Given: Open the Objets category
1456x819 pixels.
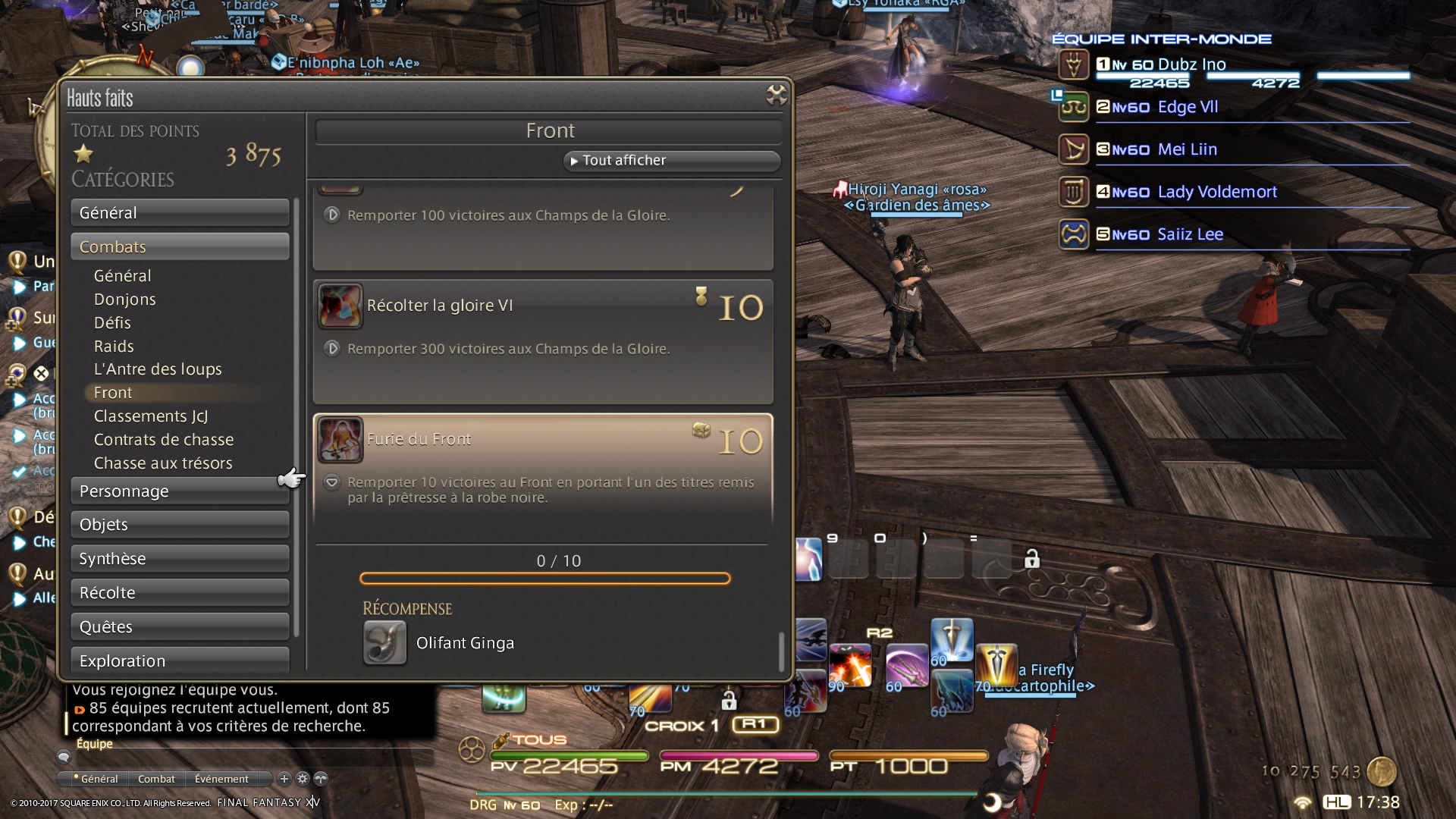Looking at the screenshot, I should [180, 525].
